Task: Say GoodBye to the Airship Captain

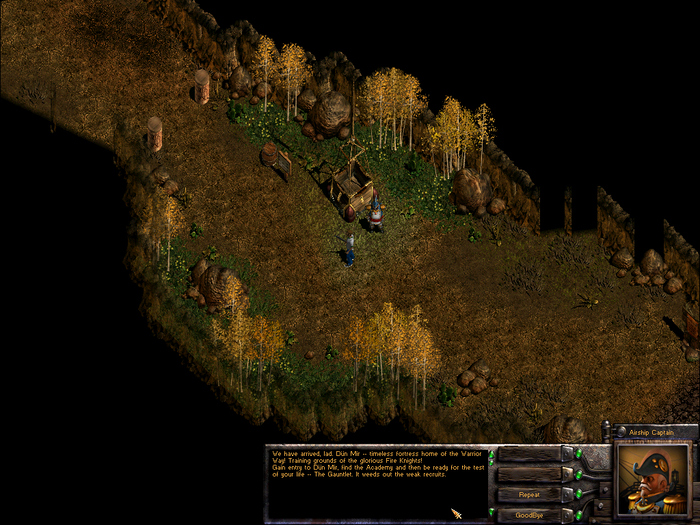Action: [530, 514]
